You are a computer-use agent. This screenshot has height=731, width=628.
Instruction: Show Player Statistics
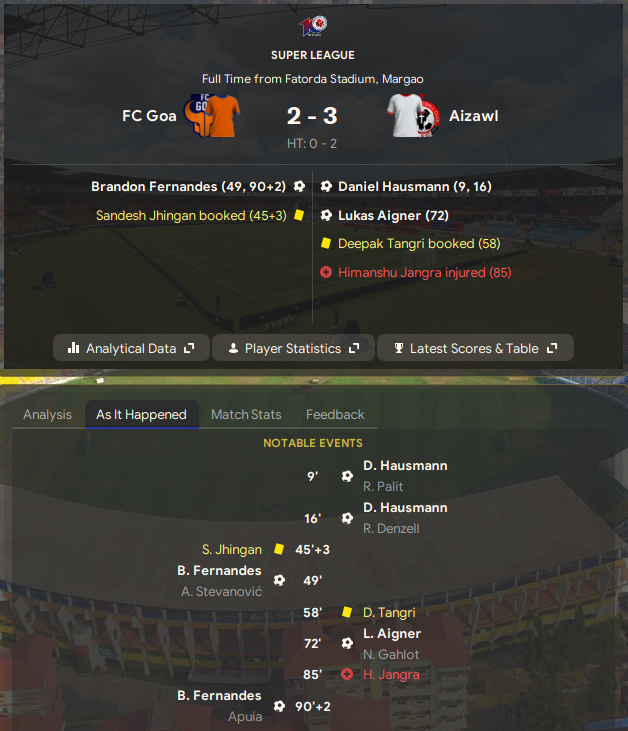(293, 348)
